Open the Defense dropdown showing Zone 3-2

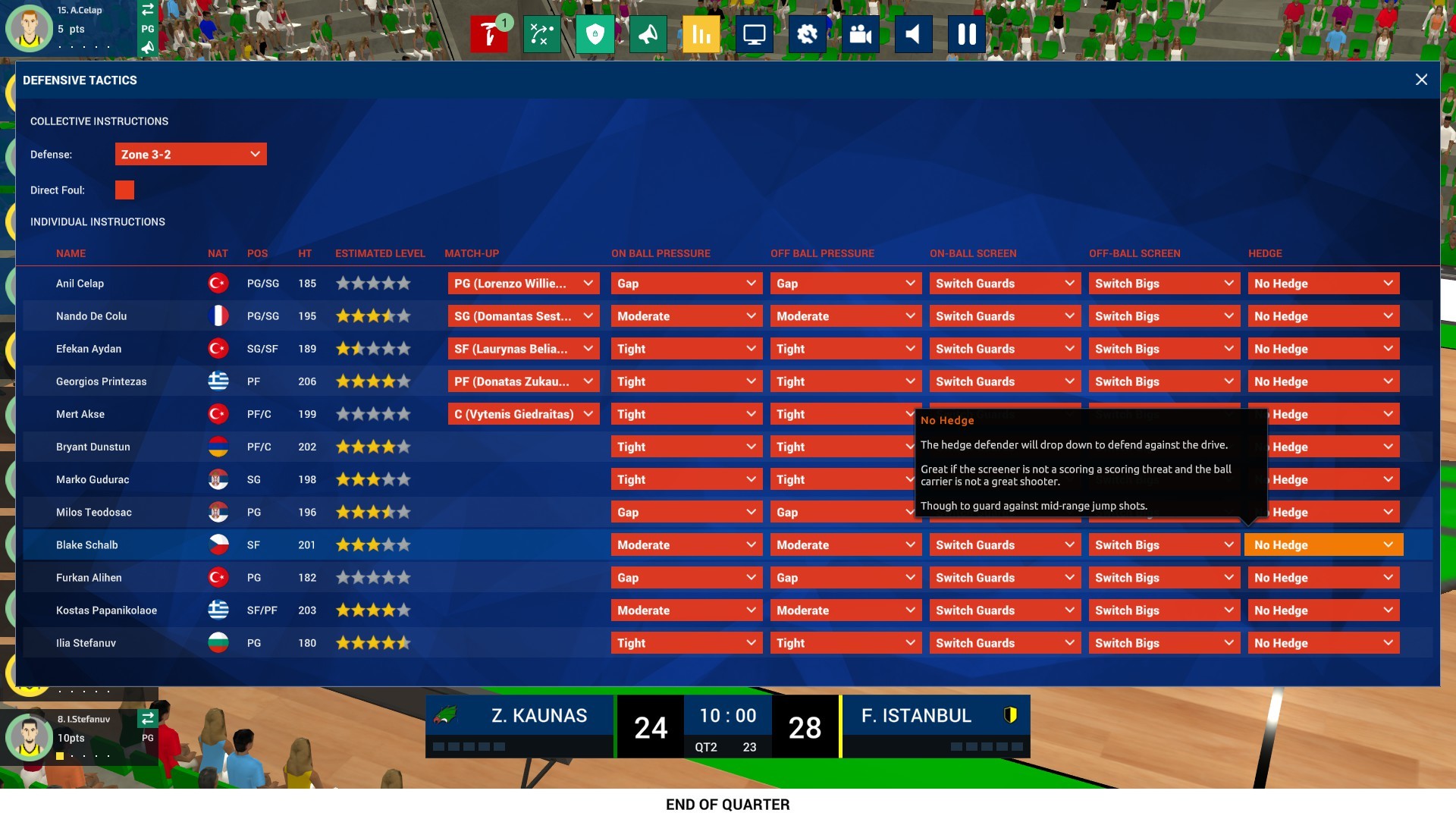pos(190,154)
